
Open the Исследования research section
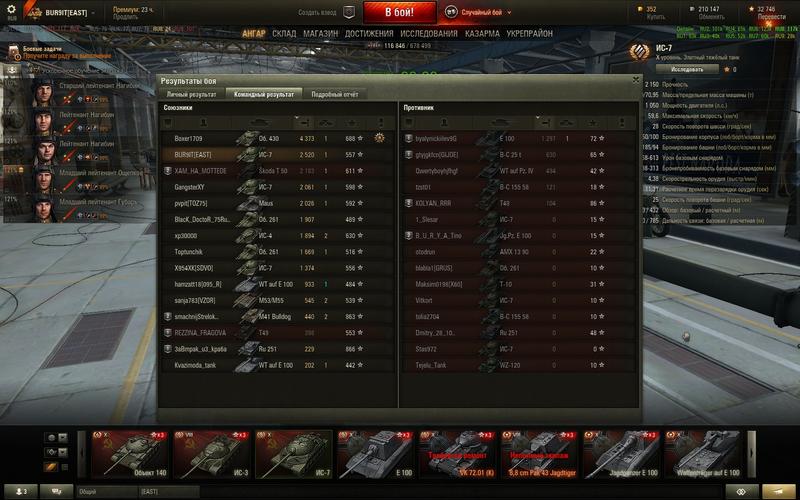click(429, 33)
